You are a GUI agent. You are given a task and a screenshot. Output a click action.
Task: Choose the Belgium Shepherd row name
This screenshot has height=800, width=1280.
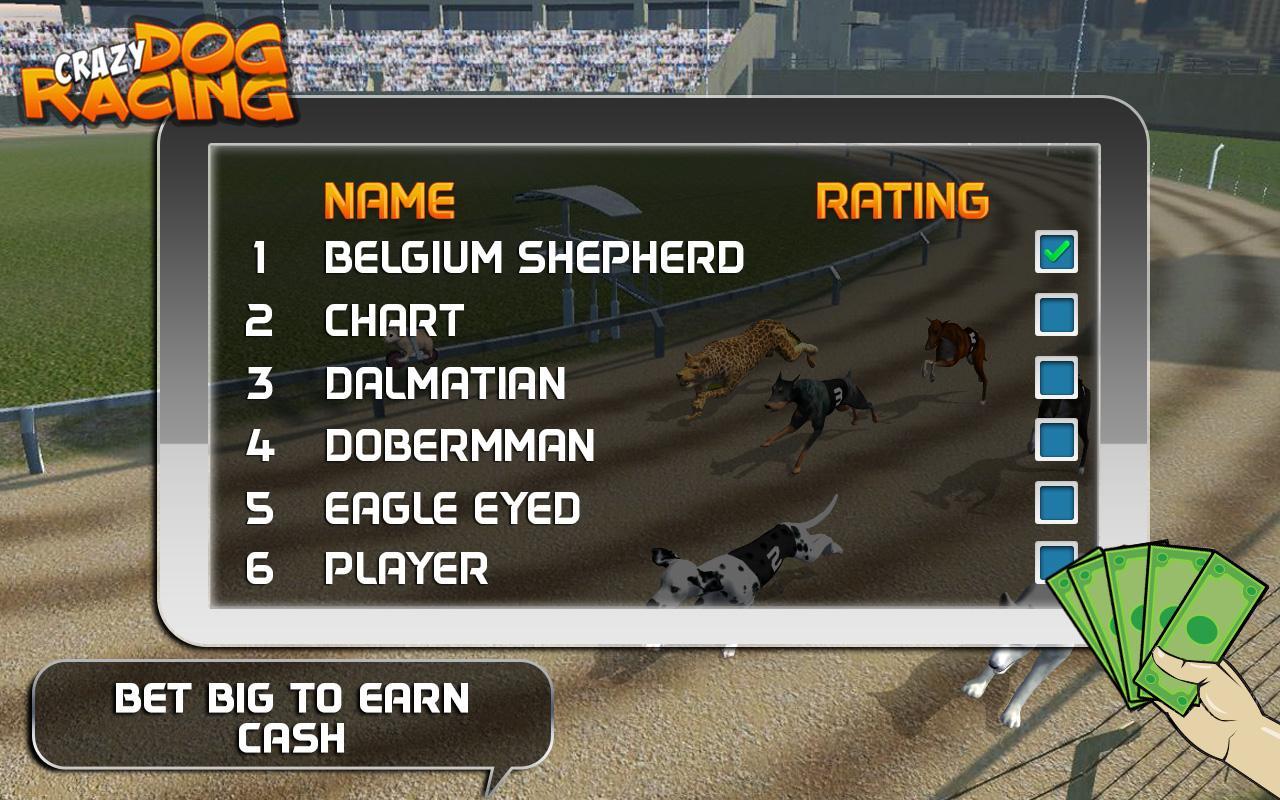click(534, 258)
